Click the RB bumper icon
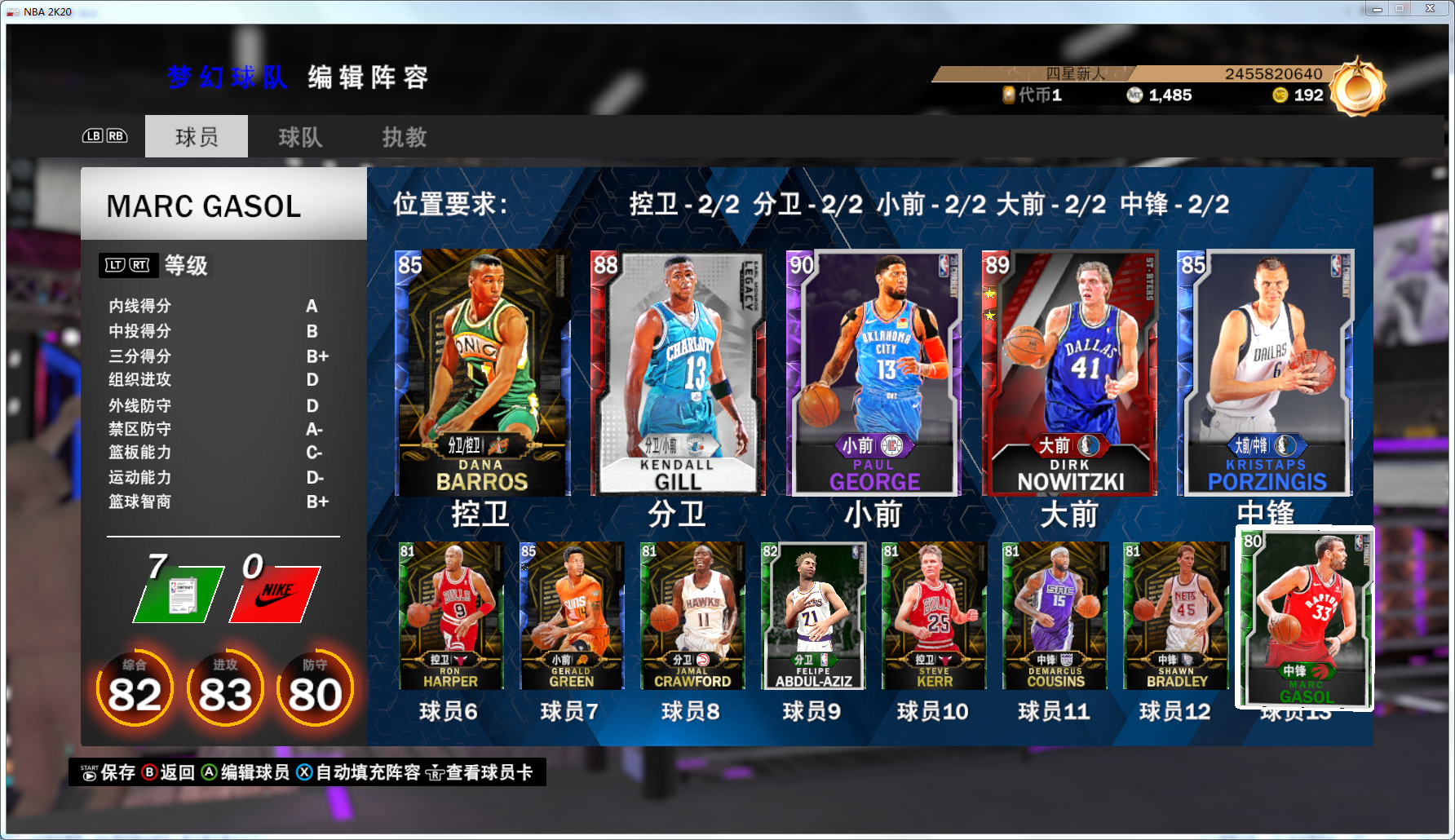 (x=115, y=136)
